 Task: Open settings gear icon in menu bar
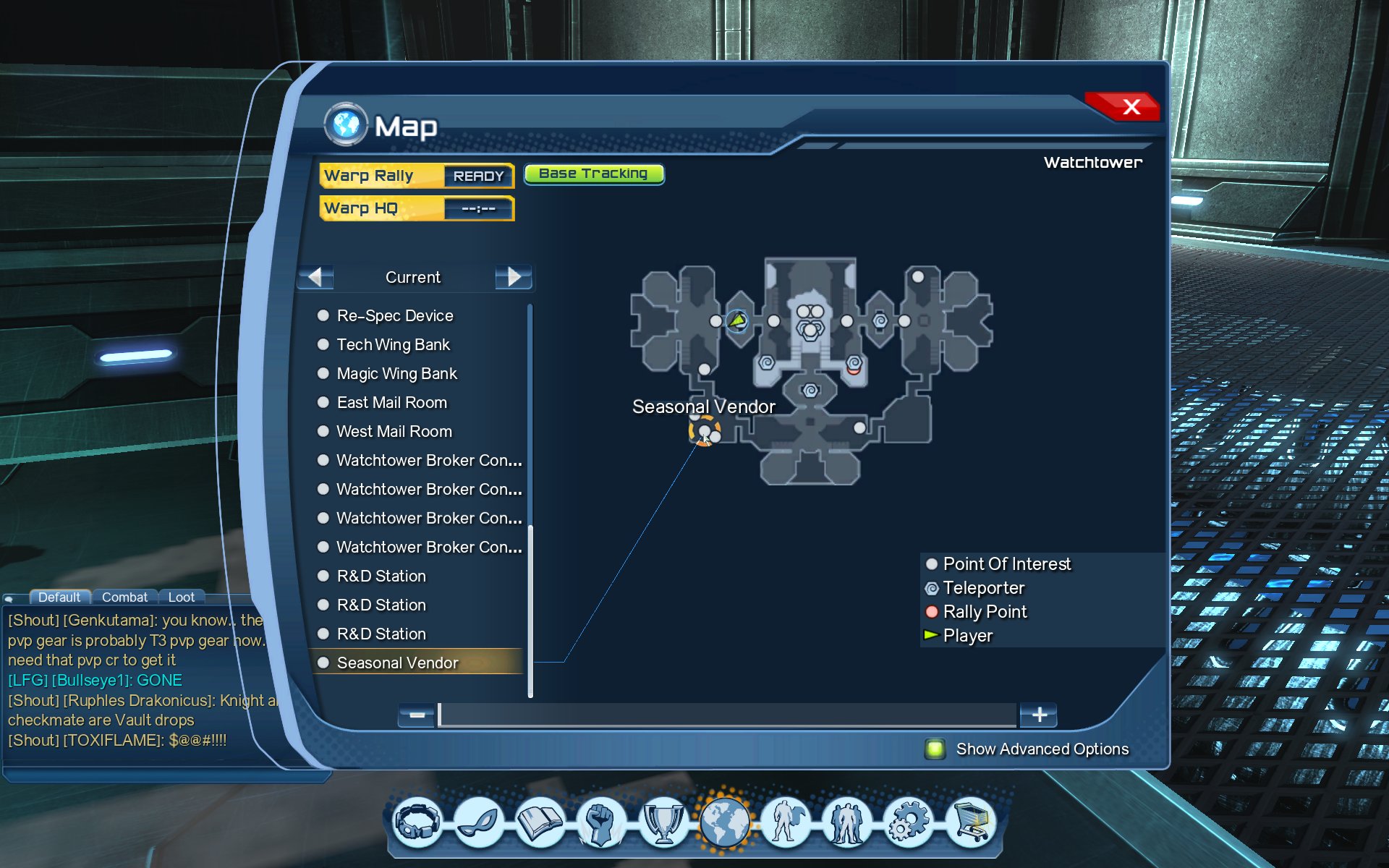[x=909, y=822]
